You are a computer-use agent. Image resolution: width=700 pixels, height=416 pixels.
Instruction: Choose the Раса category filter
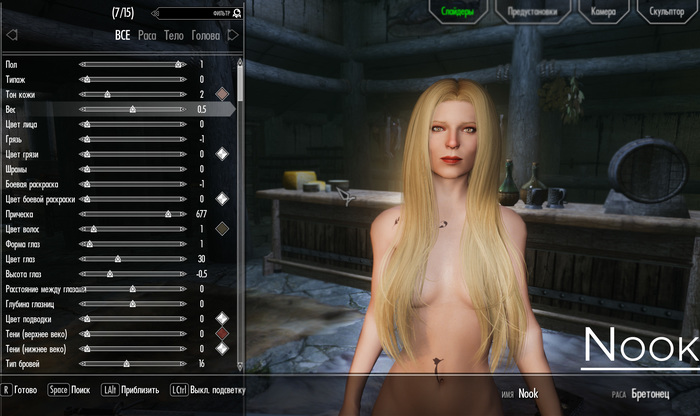click(x=148, y=35)
